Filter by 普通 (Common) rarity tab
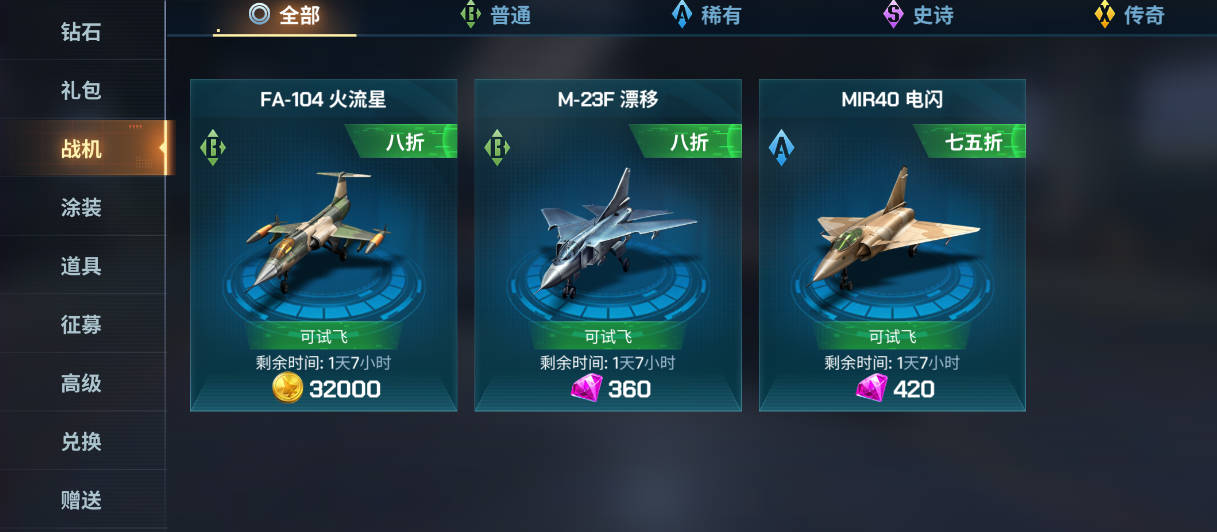 (496, 16)
